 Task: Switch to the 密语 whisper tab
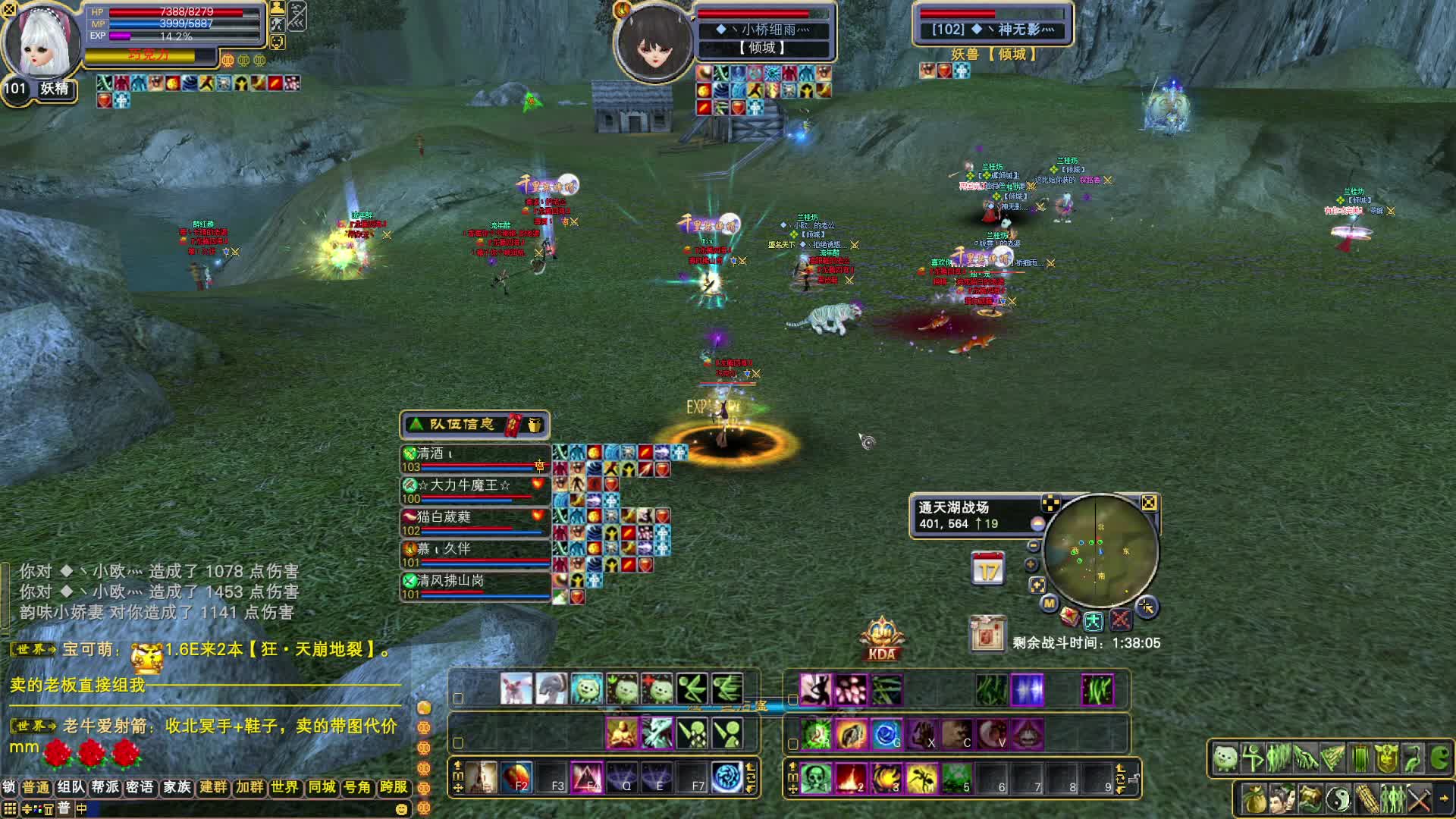[140, 787]
